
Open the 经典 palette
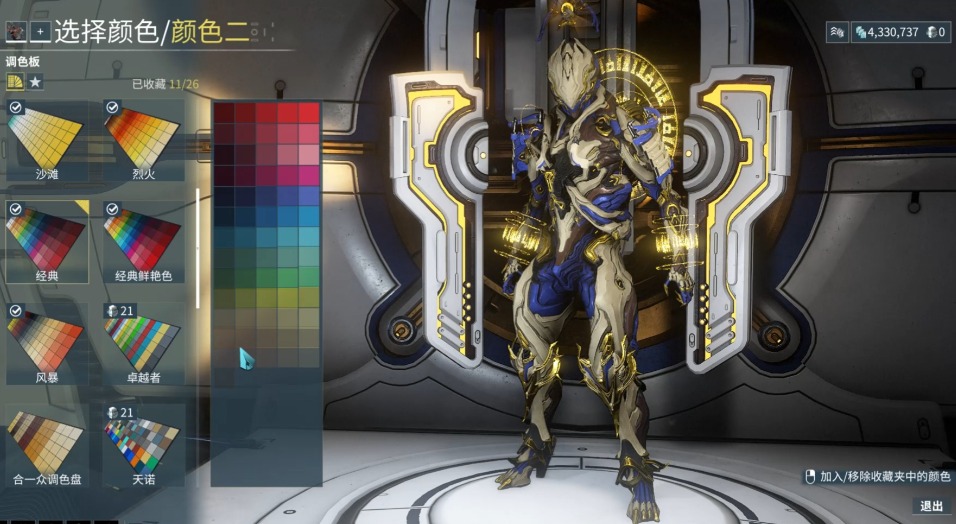[x=47, y=240]
